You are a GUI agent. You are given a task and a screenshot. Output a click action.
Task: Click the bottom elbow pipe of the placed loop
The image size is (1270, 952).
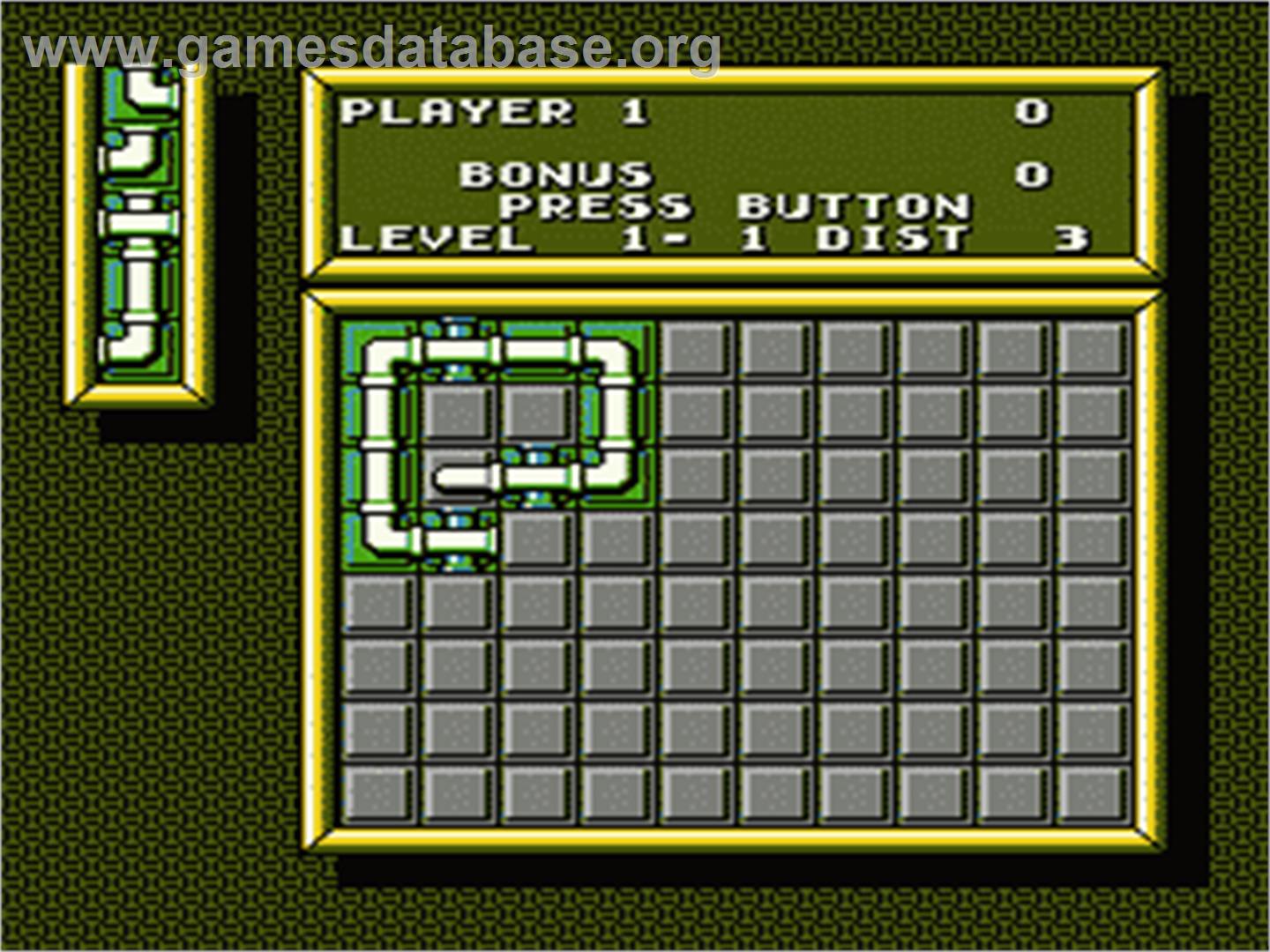click(x=381, y=539)
